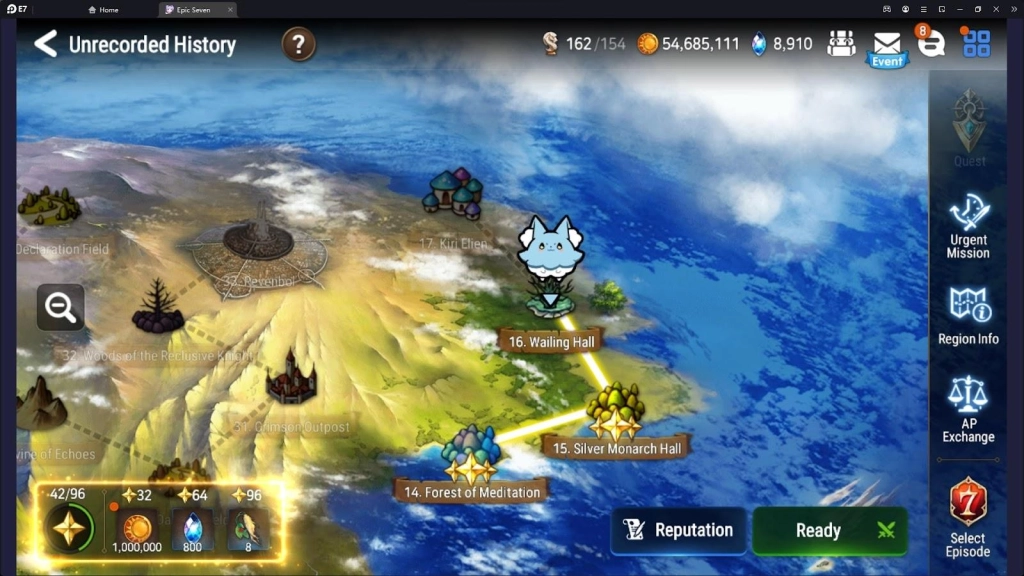Select stage 17. Kiri Elien

455,195
